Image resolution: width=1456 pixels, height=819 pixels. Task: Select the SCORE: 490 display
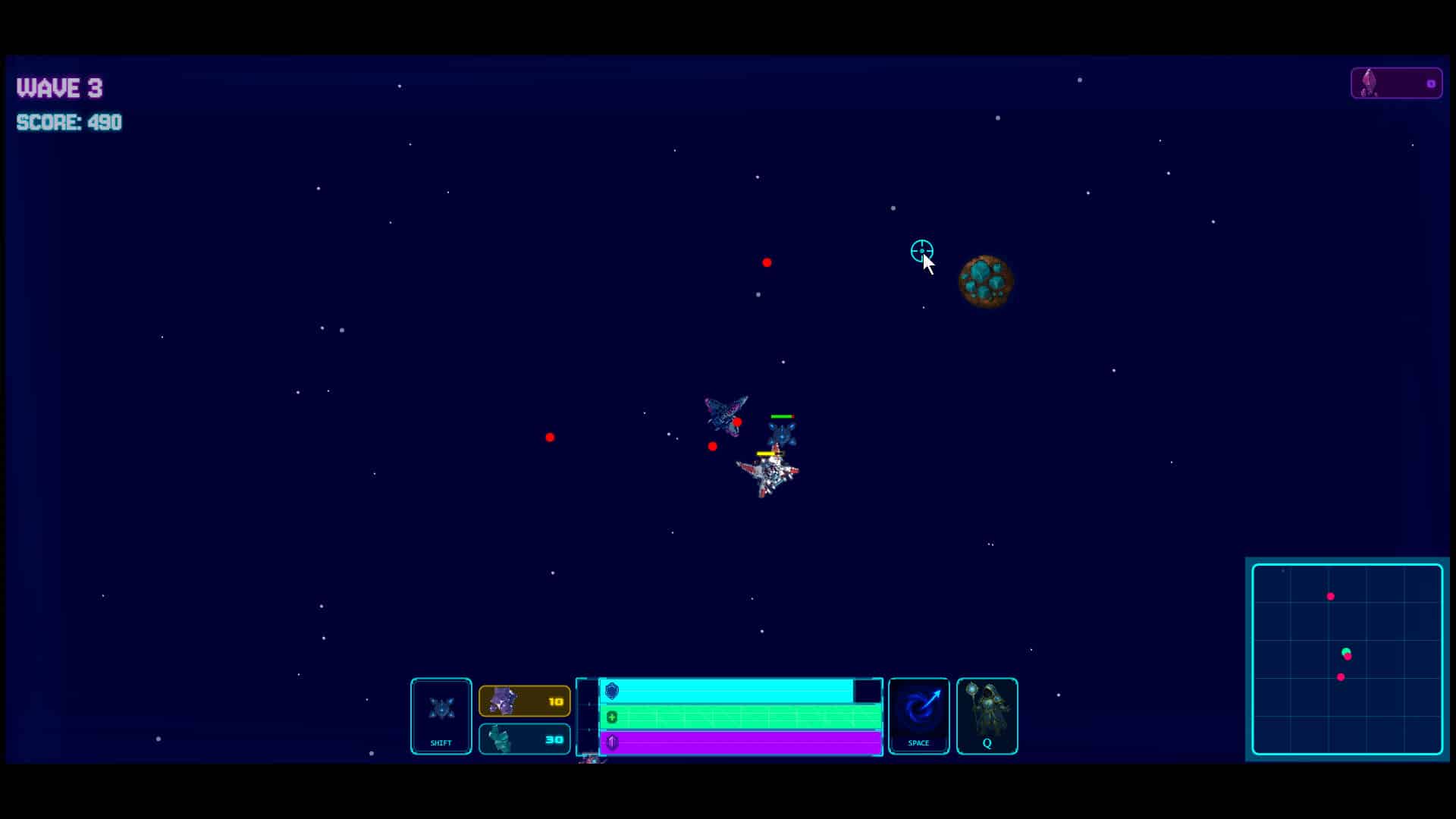[x=69, y=123]
